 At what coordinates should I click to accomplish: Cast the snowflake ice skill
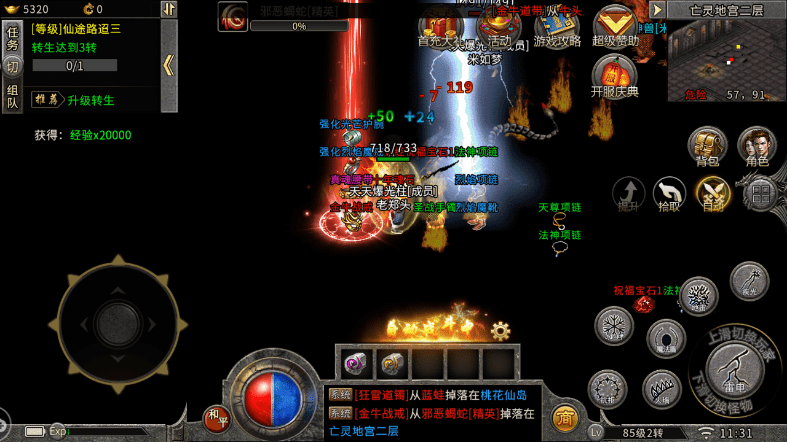(614, 325)
